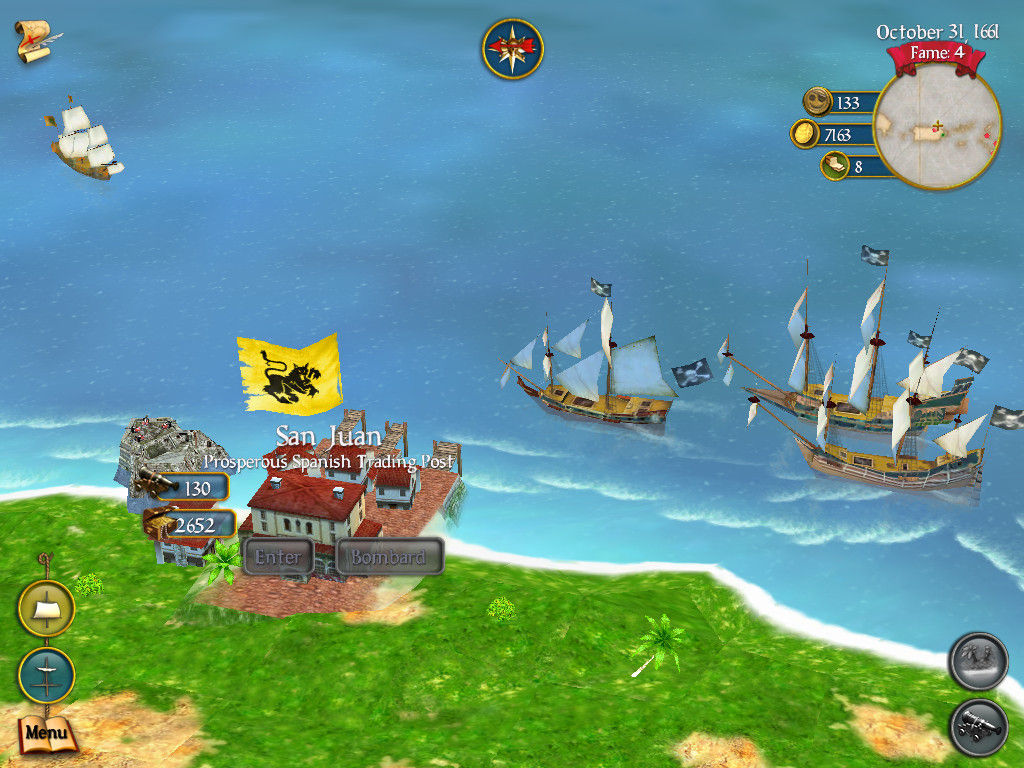Open the treasure map scroll
Image resolution: width=1024 pixels, height=768 pixels.
tap(36, 40)
